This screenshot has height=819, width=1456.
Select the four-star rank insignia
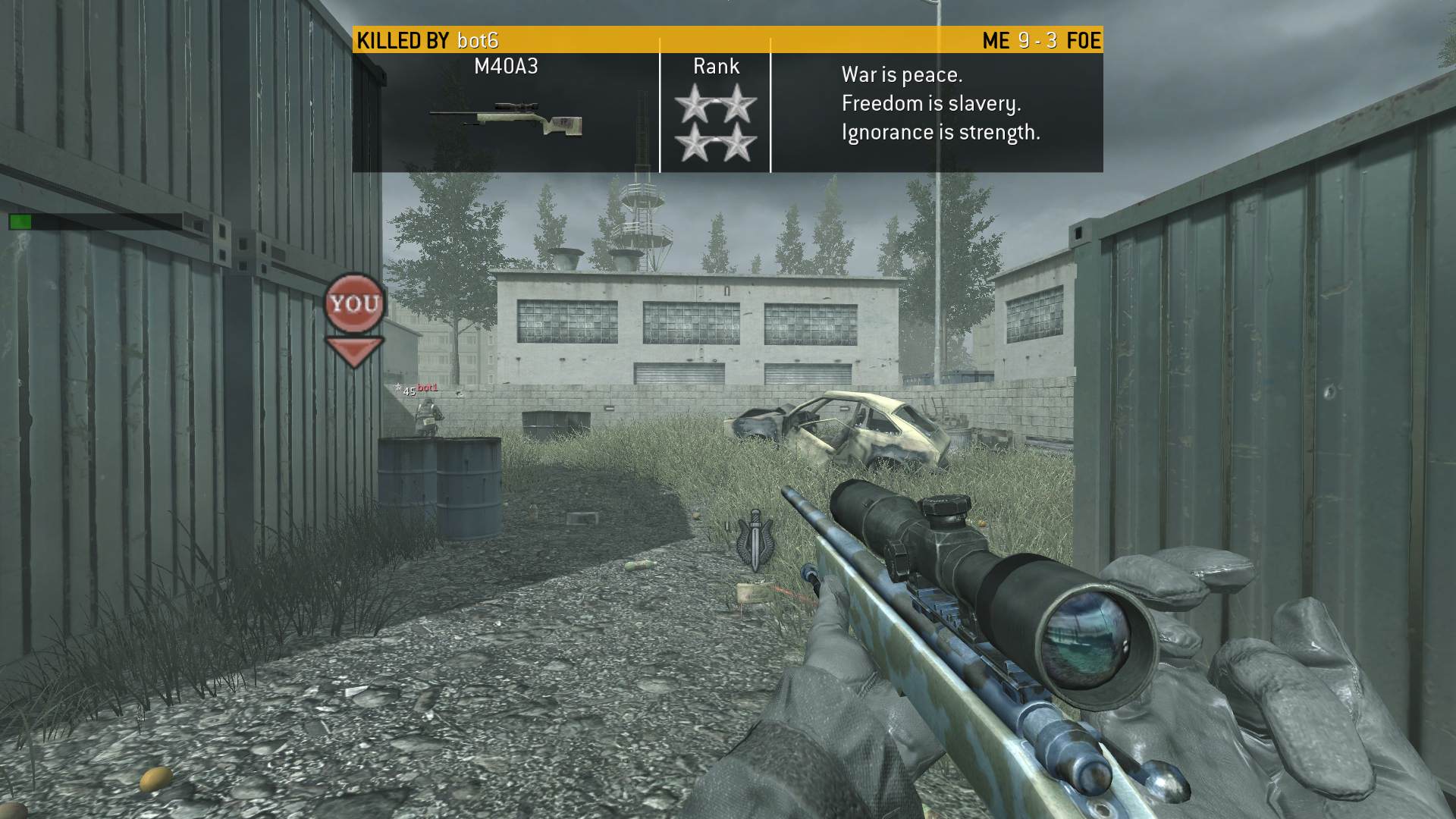tap(716, 124)
